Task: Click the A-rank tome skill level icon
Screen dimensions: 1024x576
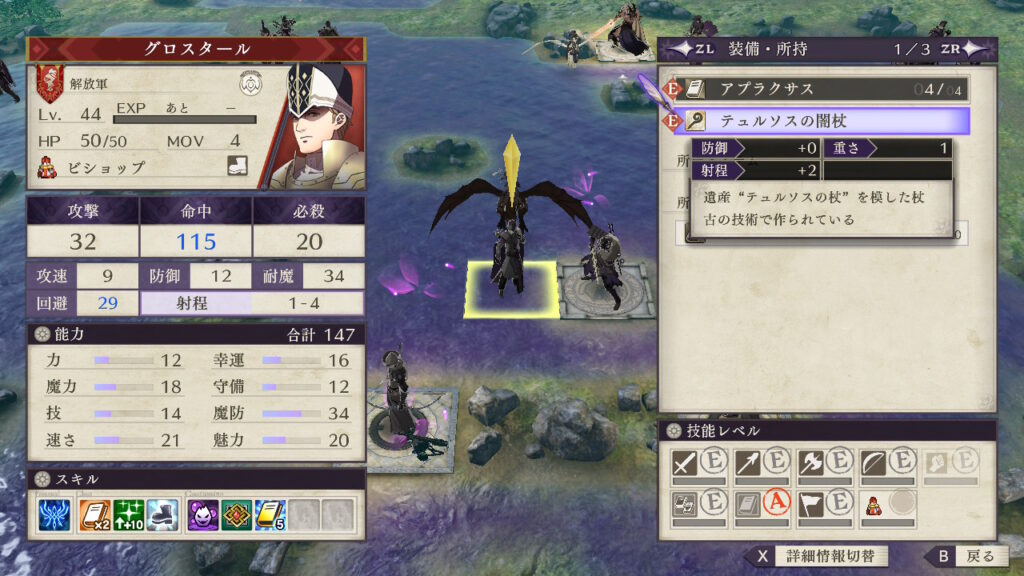Action: 747,504
